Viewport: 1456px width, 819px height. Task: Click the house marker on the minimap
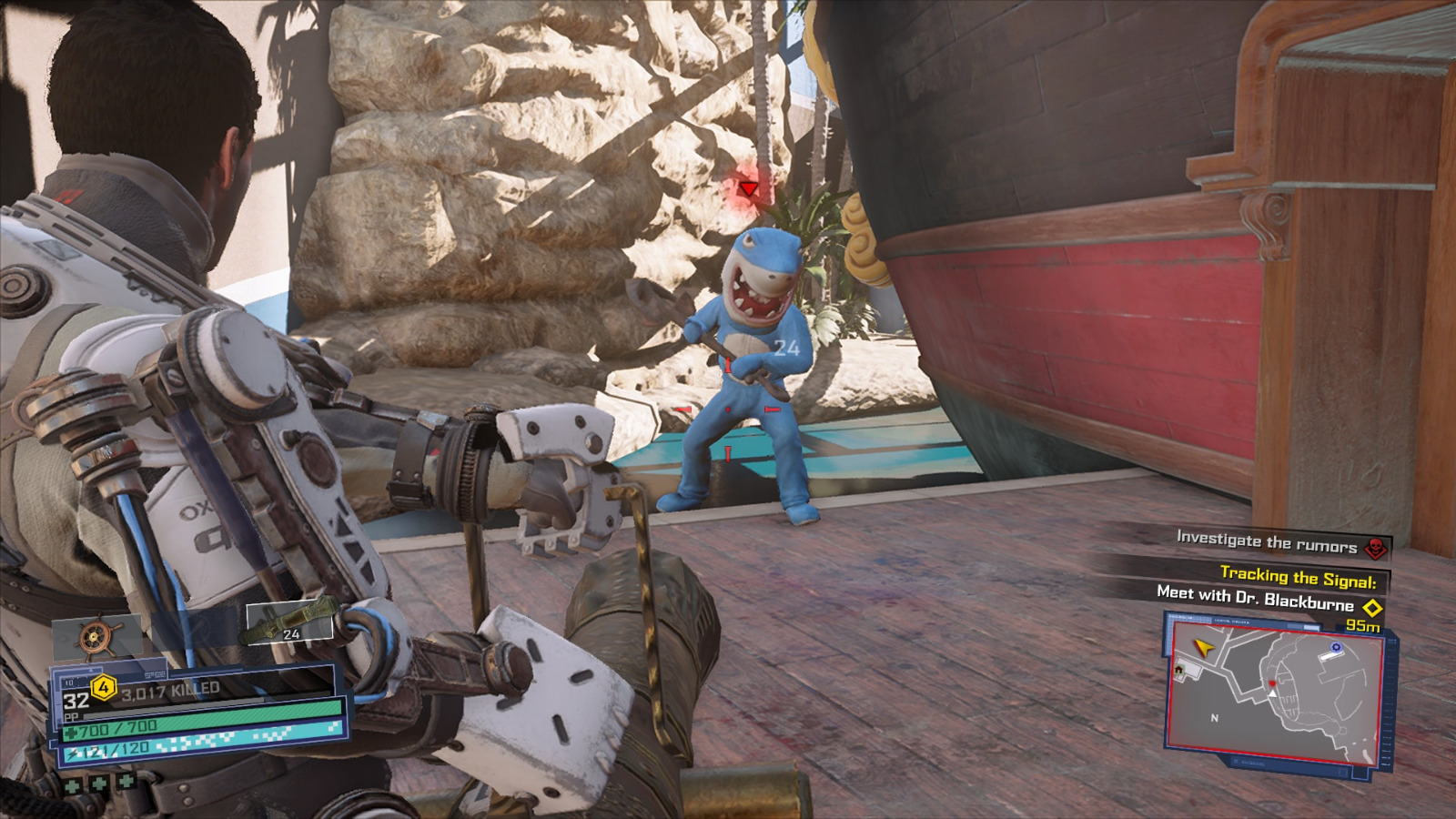[x=1179, y=670]
